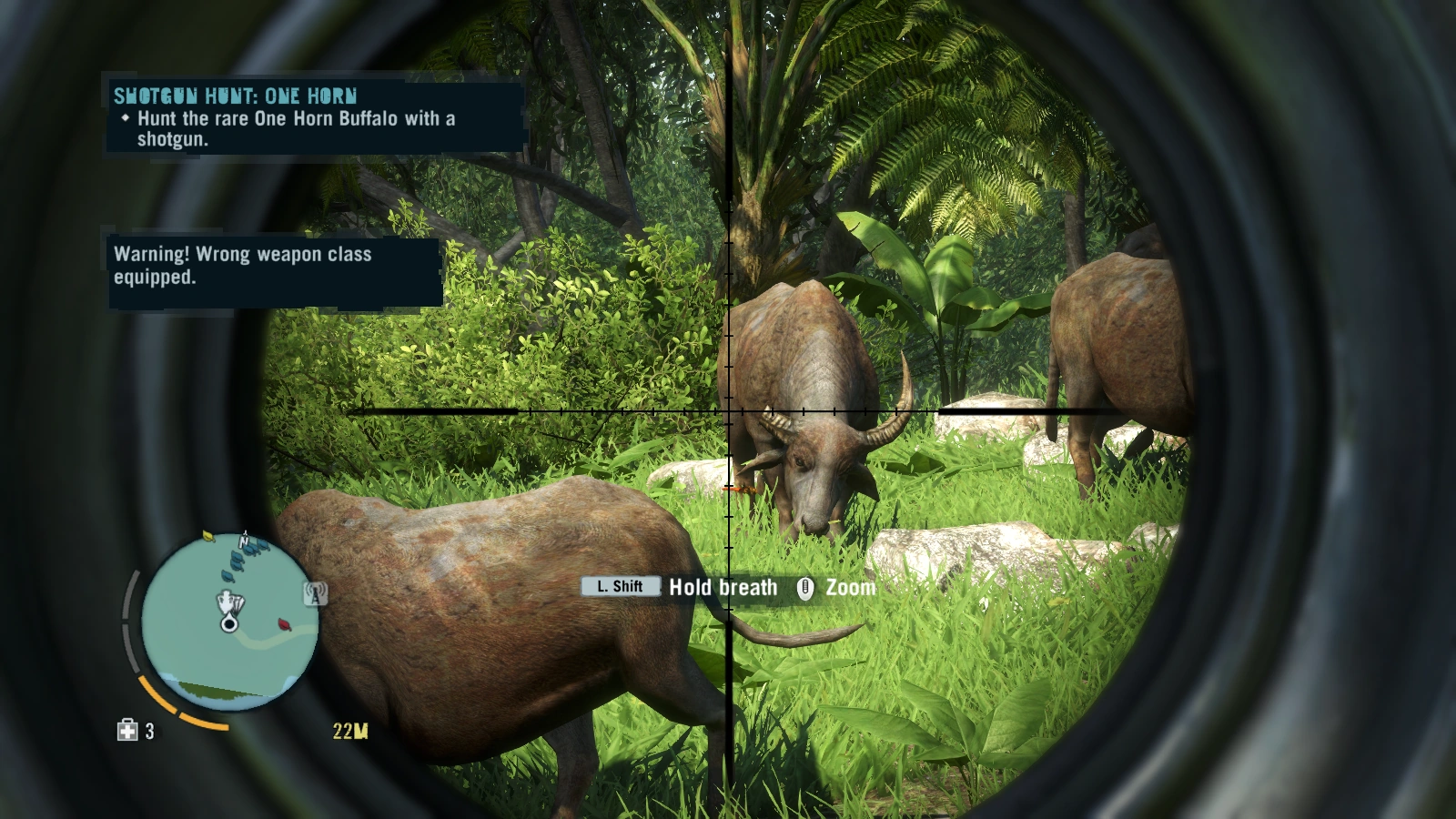Click the yellow leaf marker on minimap edge
This screenshot has width=1456, height=819.
[207, 535]
